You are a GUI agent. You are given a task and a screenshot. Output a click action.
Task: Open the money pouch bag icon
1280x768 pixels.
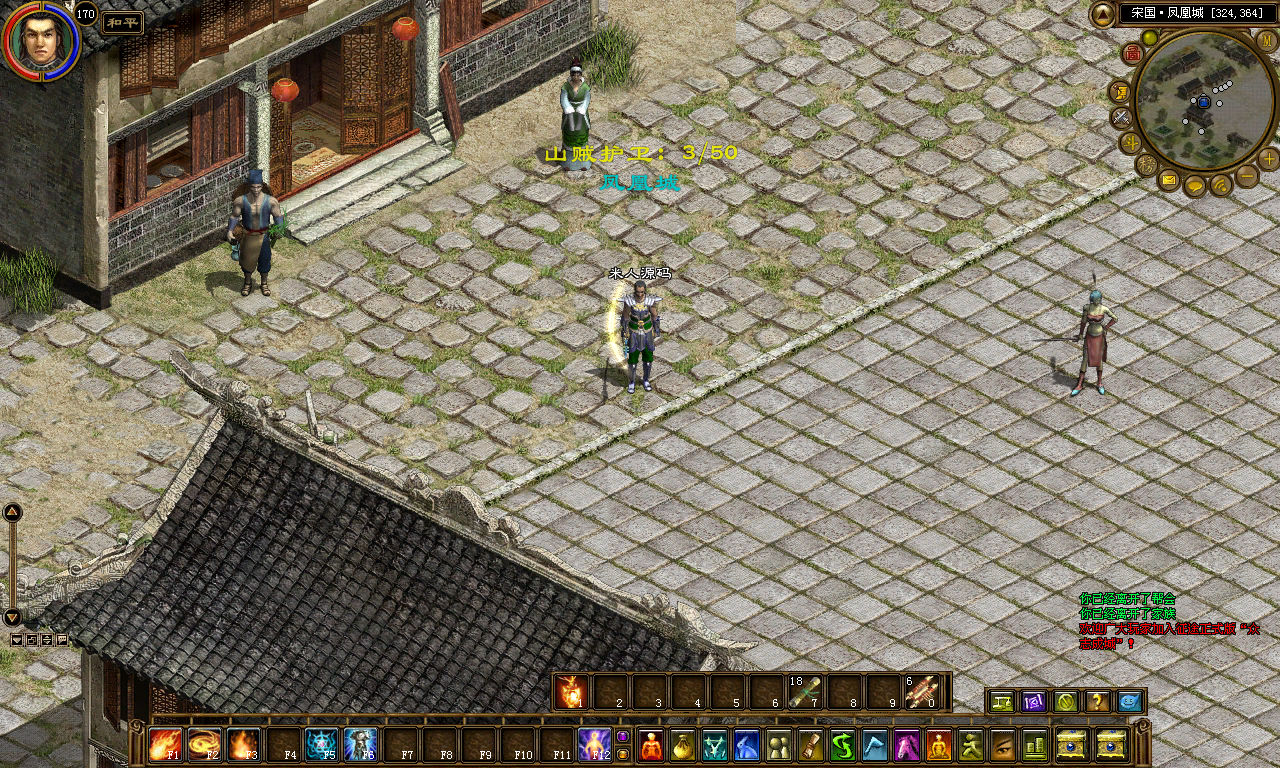point(683,745)
